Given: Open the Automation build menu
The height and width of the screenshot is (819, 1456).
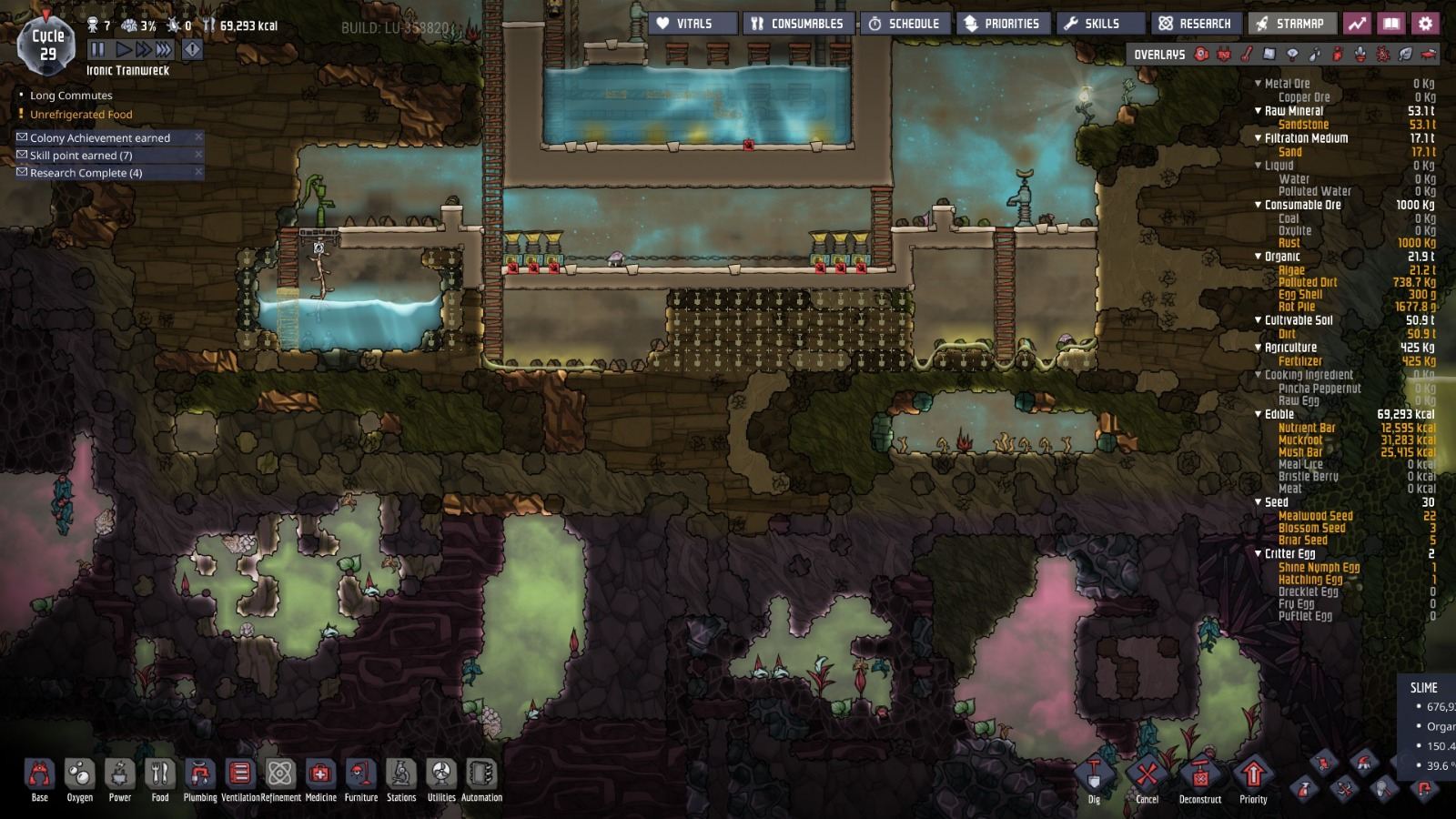Looking at the screenshot, I should click(481, 774).
